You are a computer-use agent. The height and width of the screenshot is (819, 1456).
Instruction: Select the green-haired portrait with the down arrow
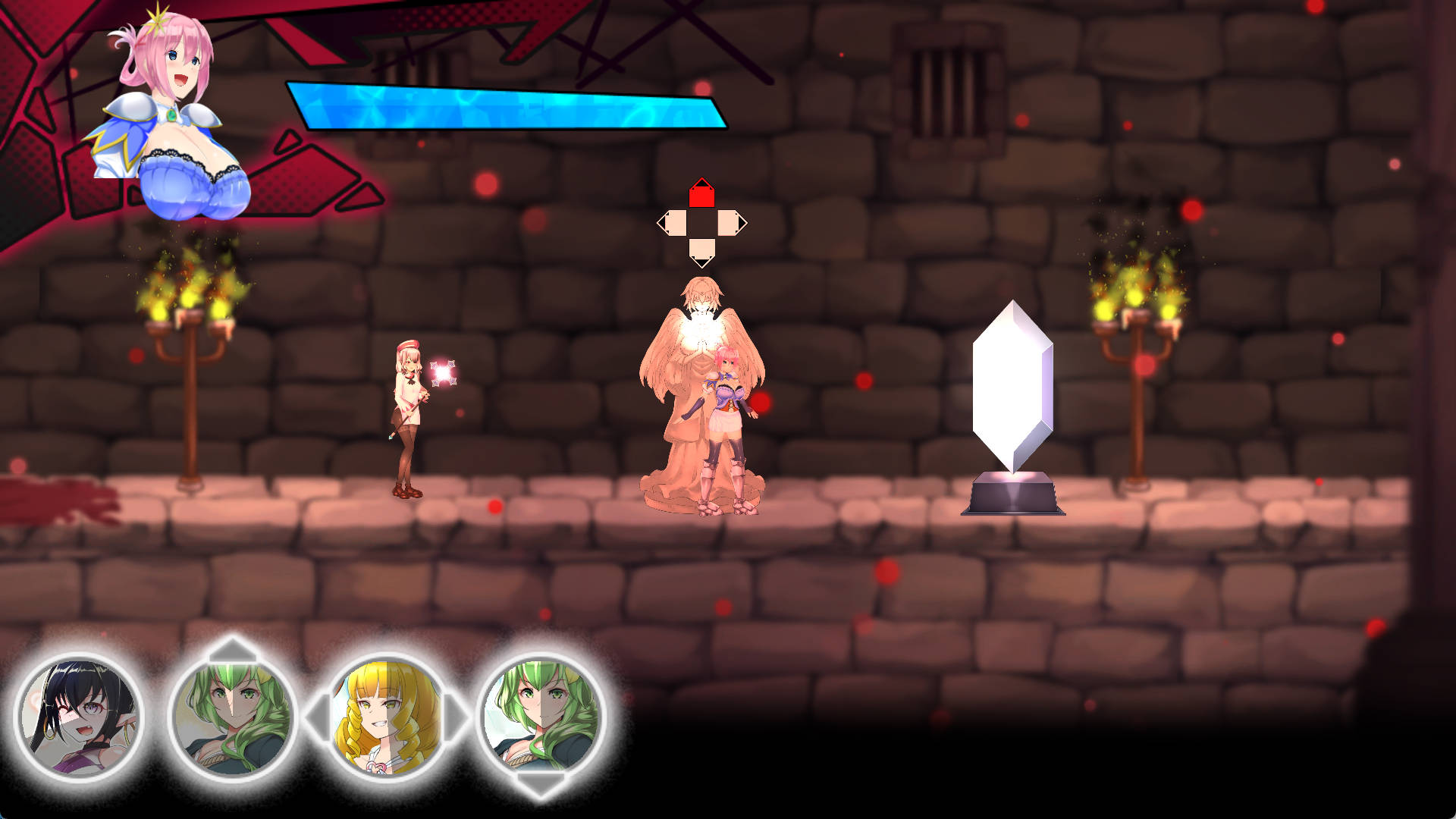coord(541,716)
